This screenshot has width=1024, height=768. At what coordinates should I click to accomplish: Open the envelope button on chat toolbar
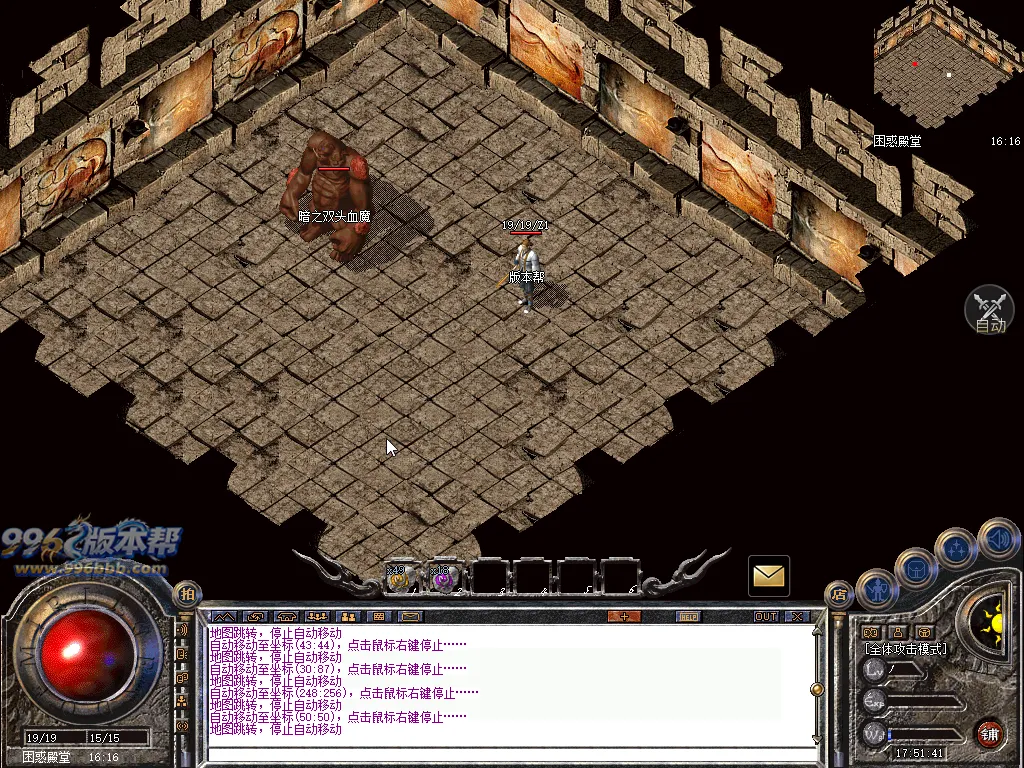pos(410,616)
